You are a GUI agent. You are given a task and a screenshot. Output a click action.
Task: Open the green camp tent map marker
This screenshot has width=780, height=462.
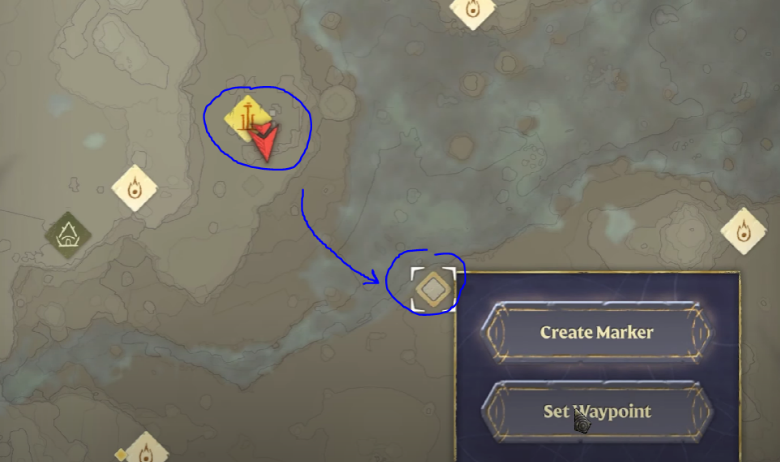[68, 235]
